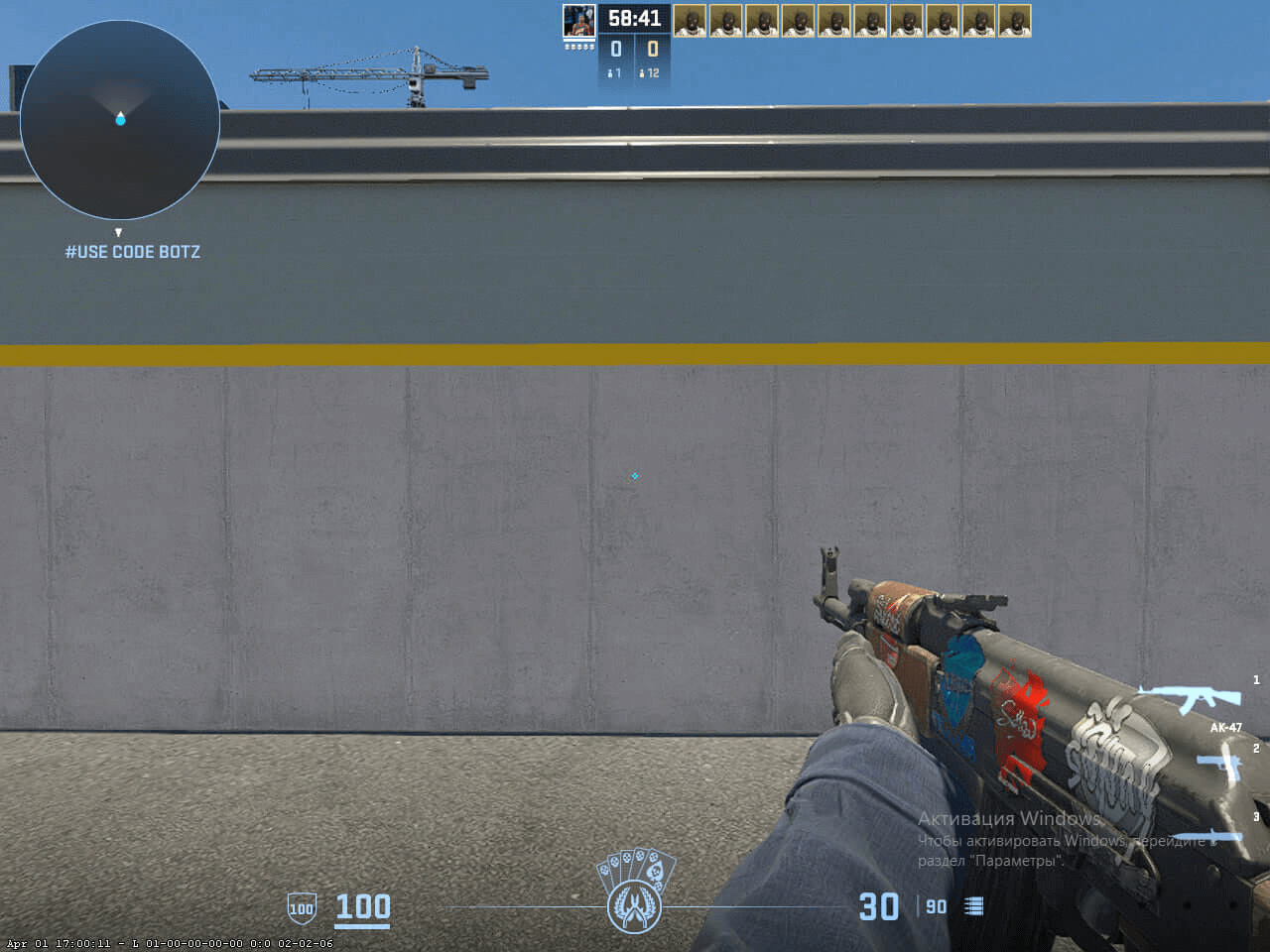The width and height of the screenshot is (1270, 952).
Task: Click the health value showing 100
Action: 362,906
